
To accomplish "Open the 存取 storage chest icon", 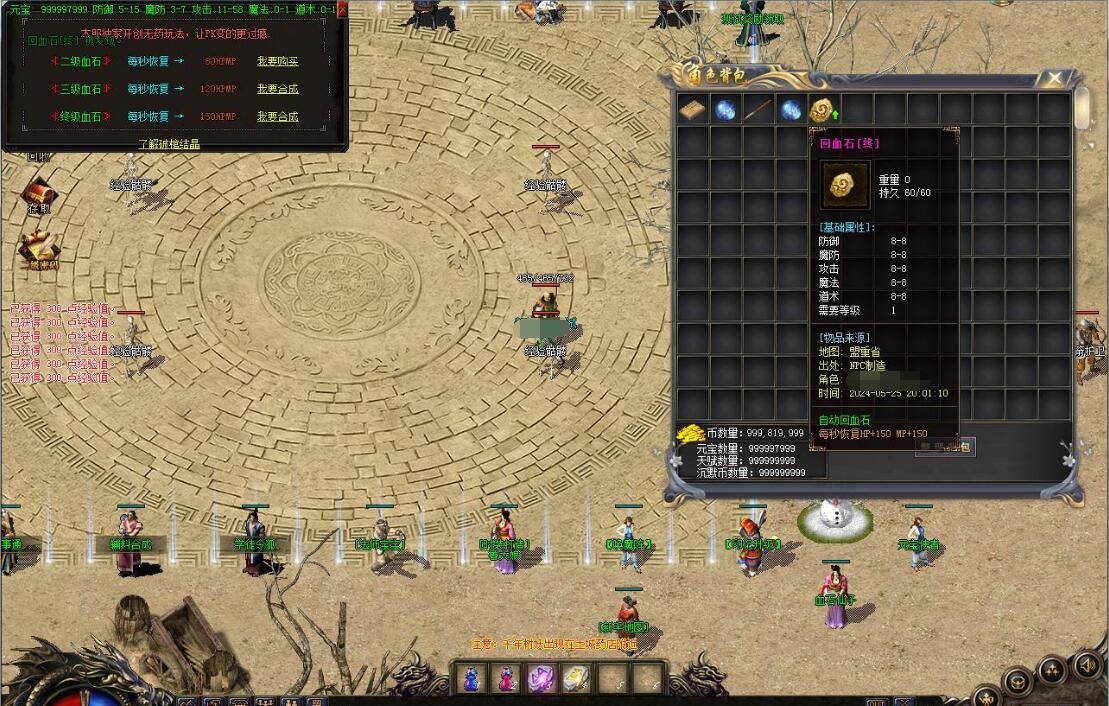I will point(39,192).
